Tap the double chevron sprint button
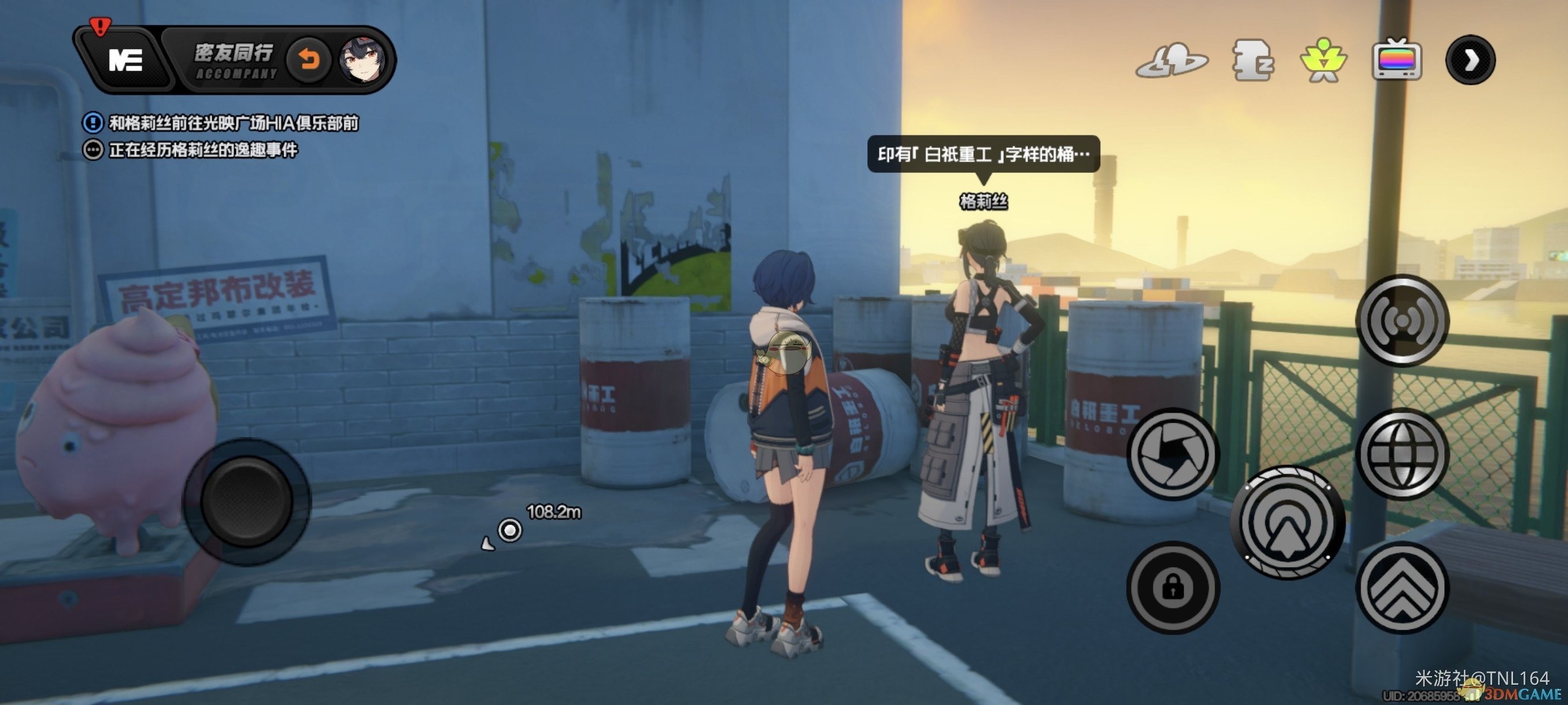This screenshot has height=705, width=1568. tap(1403, 588)
